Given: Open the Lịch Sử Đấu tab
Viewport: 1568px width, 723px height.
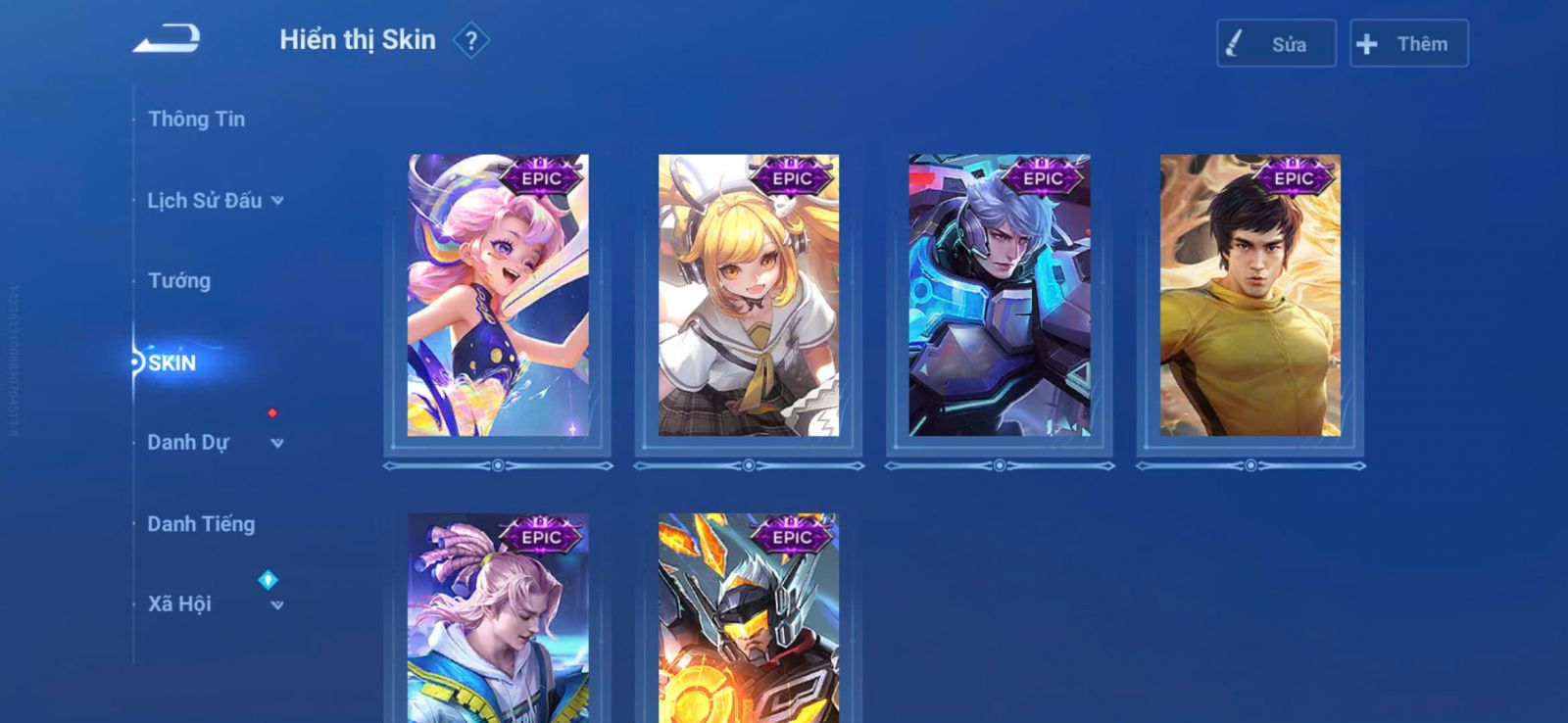Looking at the screenshot, I should coord(205,201).
